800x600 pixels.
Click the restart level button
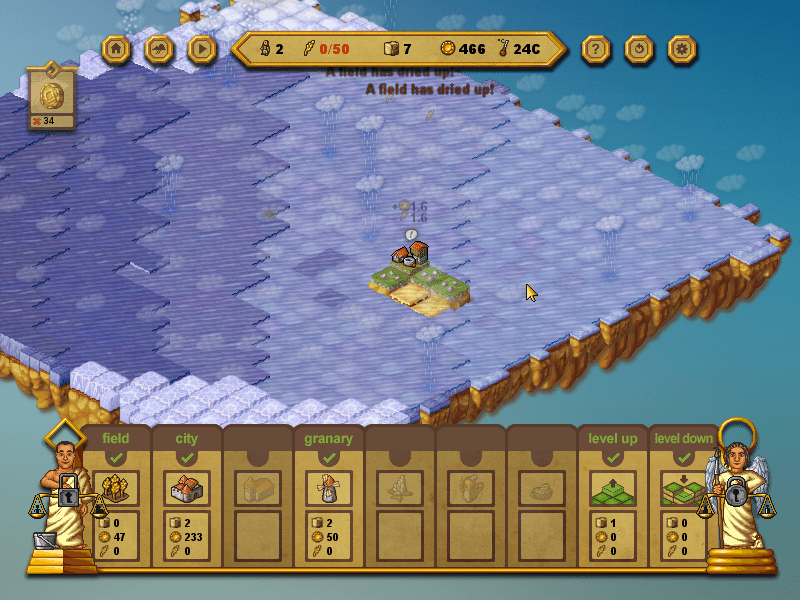(639, 48)
